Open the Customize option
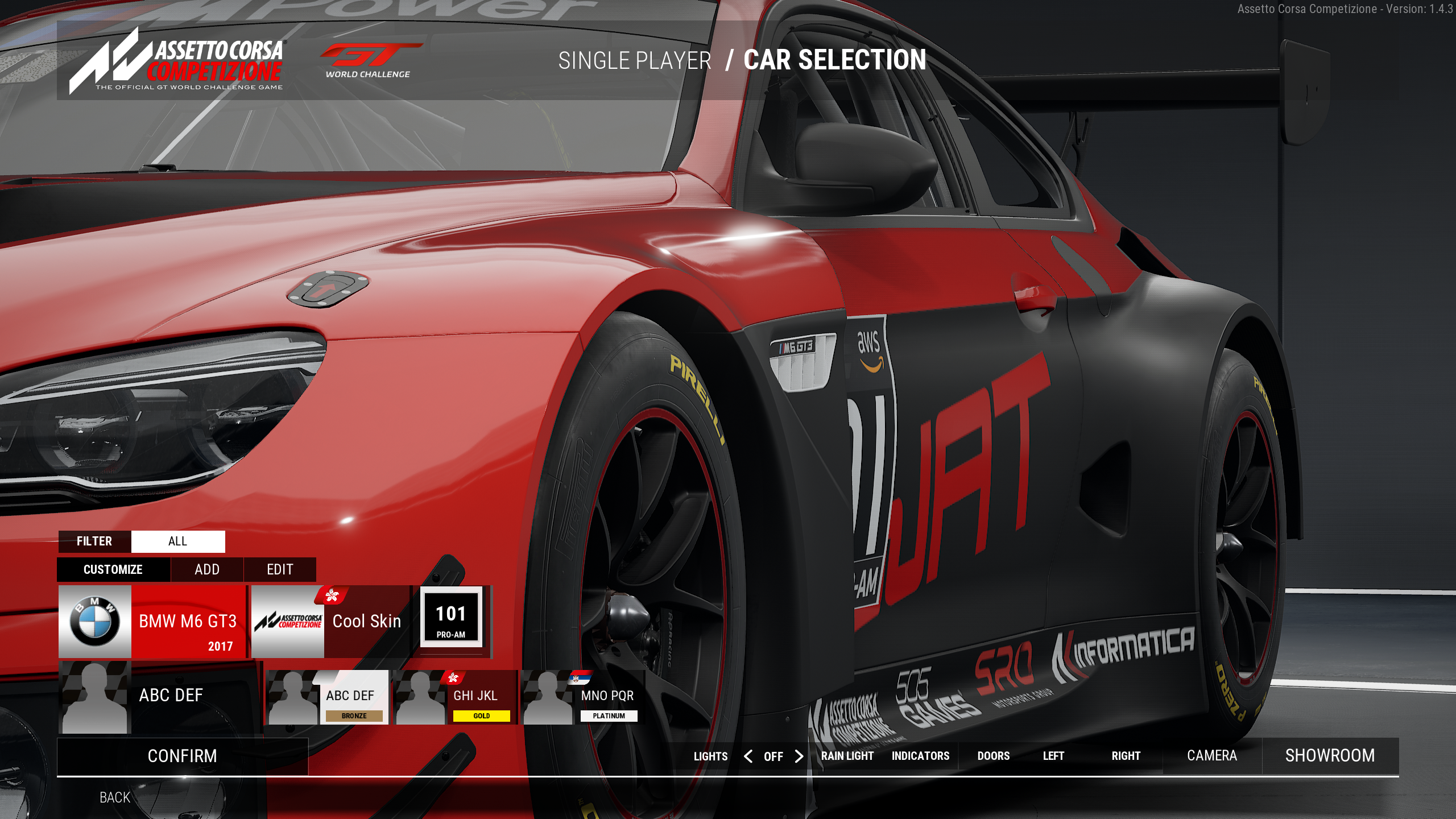The image size is (1456, 819). click(113, 569)
